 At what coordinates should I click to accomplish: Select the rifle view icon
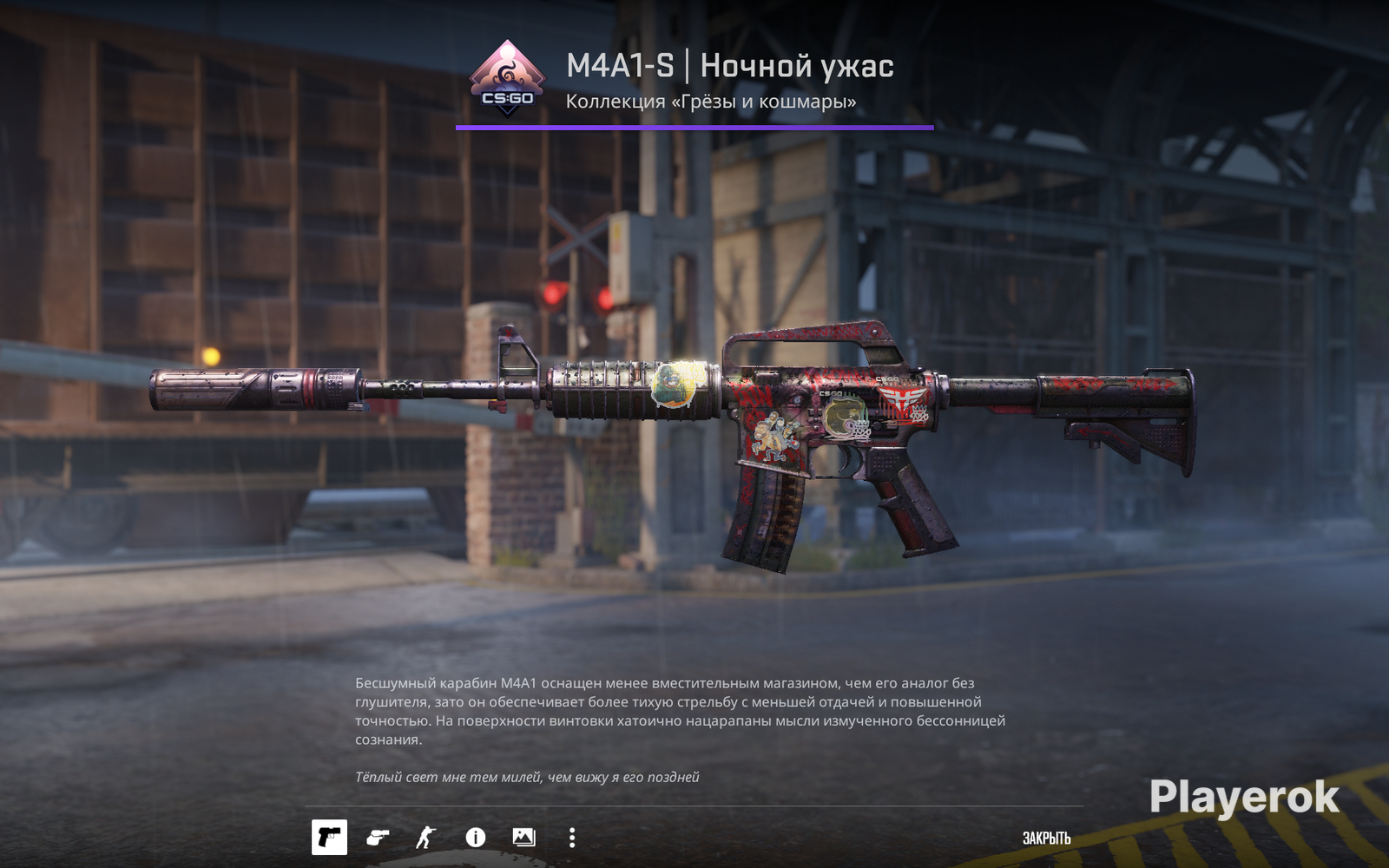(329, 838)
